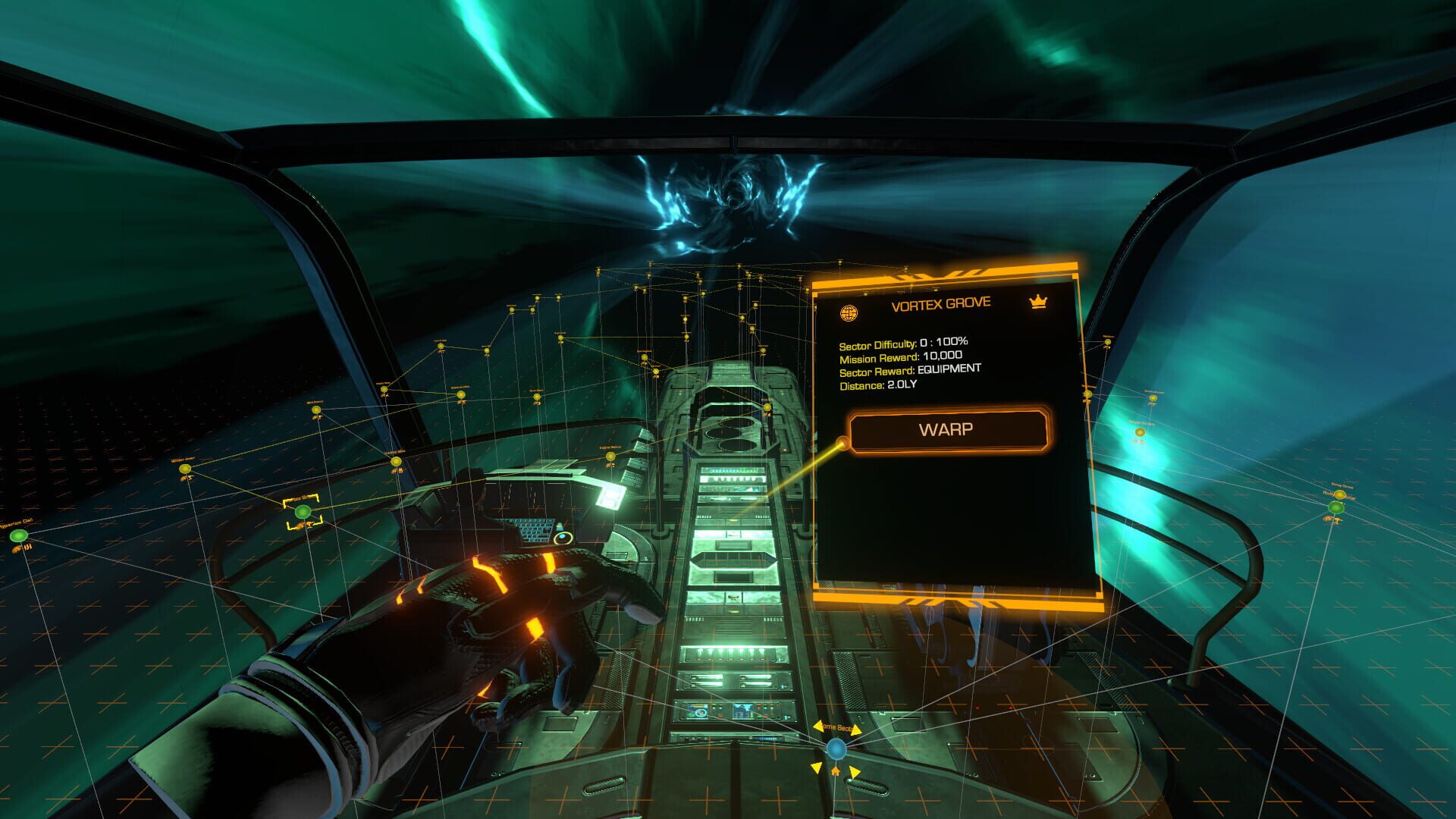Click the crown icon on the Vortex Grove panel
This screenshot has height=819, width=1456.
point(1038,300)
